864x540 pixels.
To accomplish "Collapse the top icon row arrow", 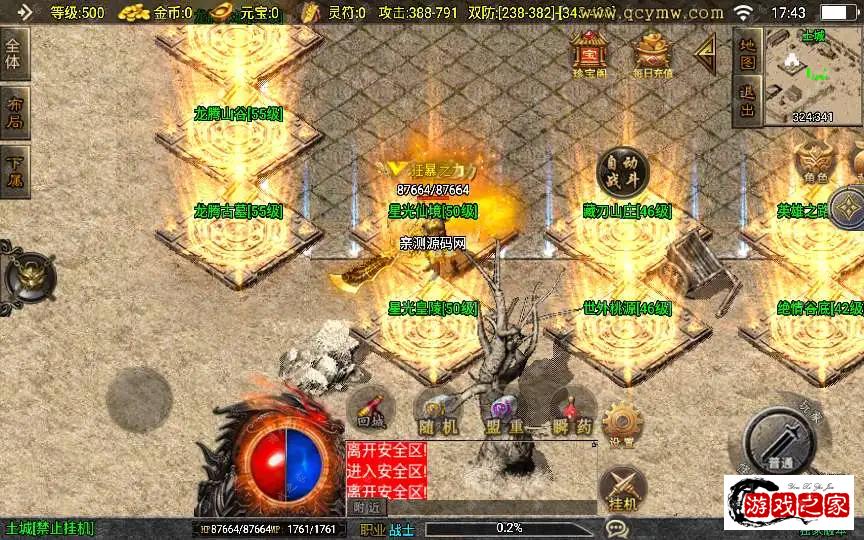I will click(x=706, y=51).
